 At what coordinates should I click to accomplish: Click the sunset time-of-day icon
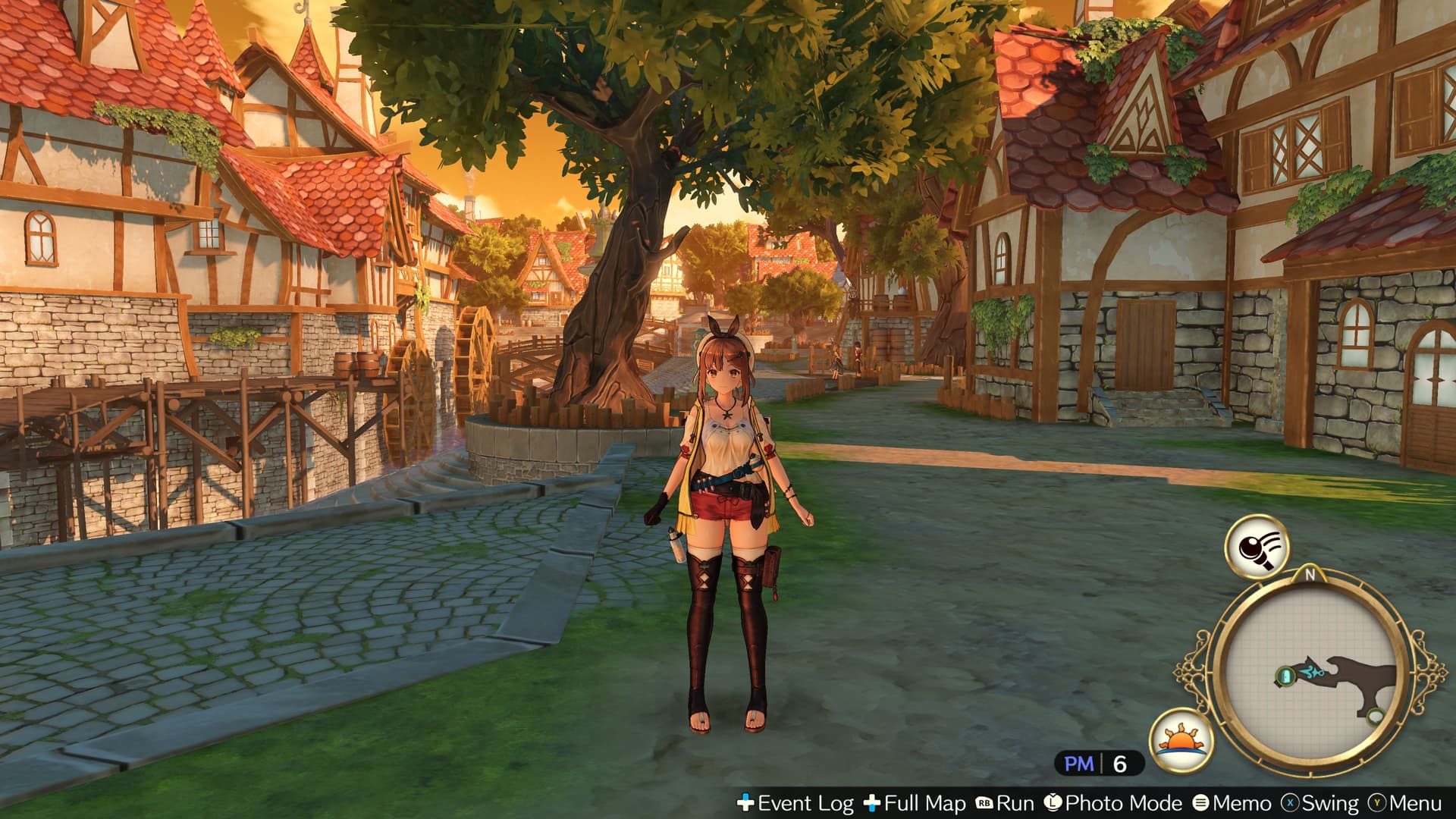pos(1180,742)
